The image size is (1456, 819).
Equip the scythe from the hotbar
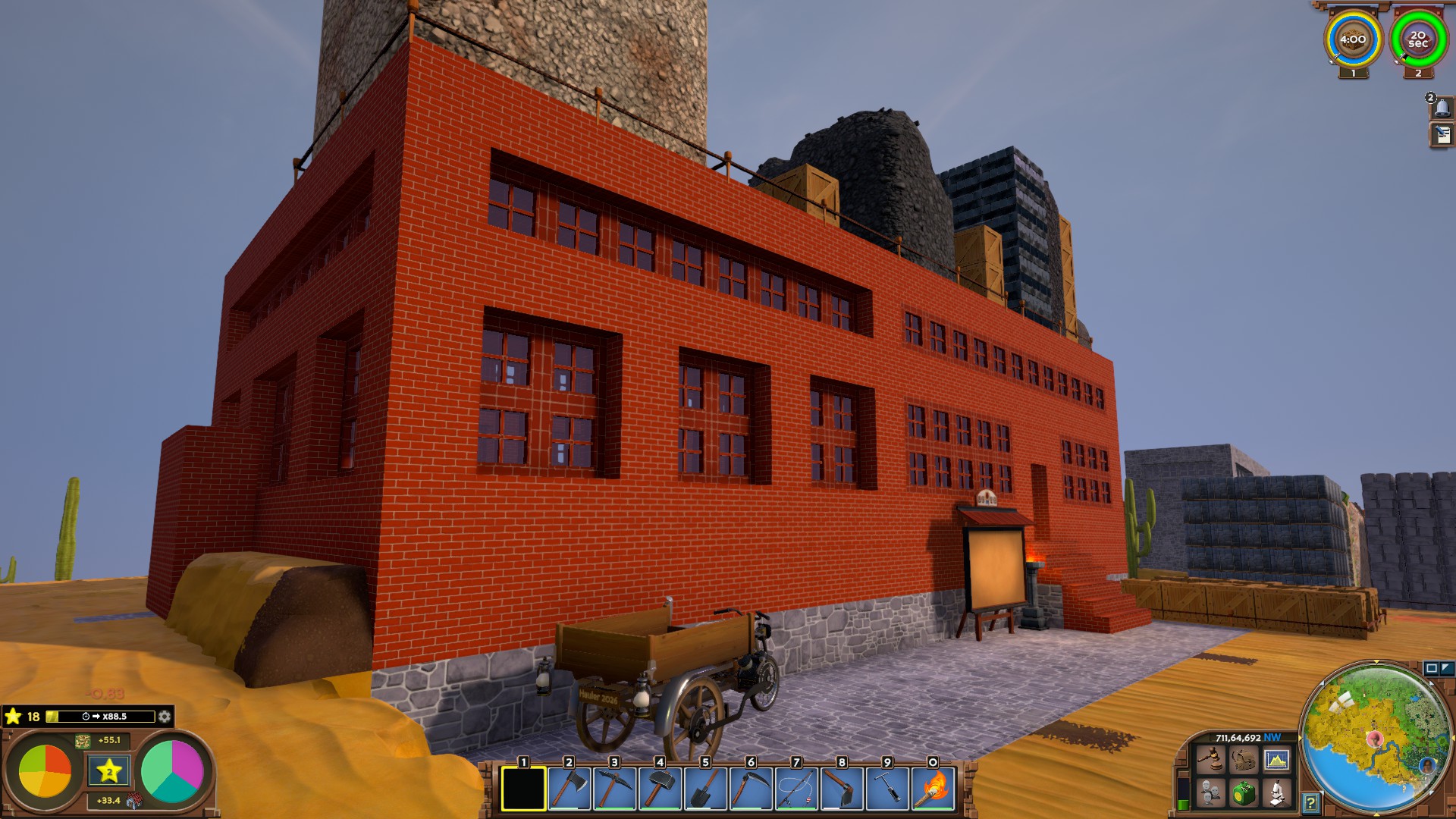(x=751, y=789)
